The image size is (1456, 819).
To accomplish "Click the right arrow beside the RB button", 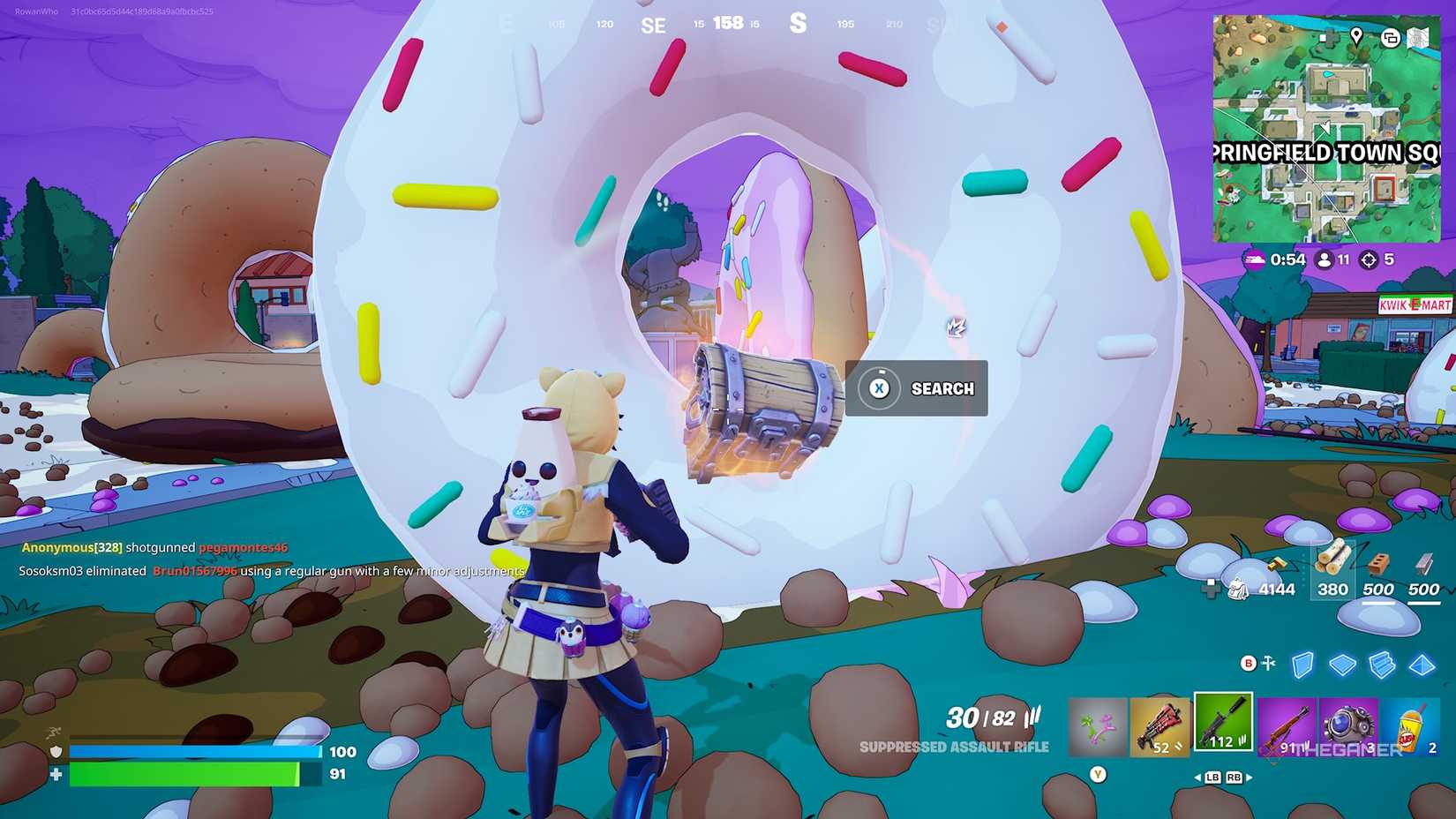I will tap(1250, 778).
